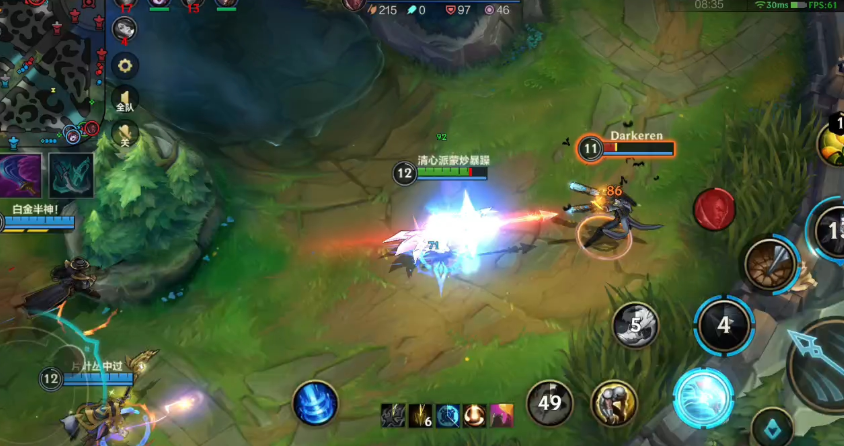Select the teal armor item suggestion
This screenshot has height=446, width=844.
tap(71, 175)
